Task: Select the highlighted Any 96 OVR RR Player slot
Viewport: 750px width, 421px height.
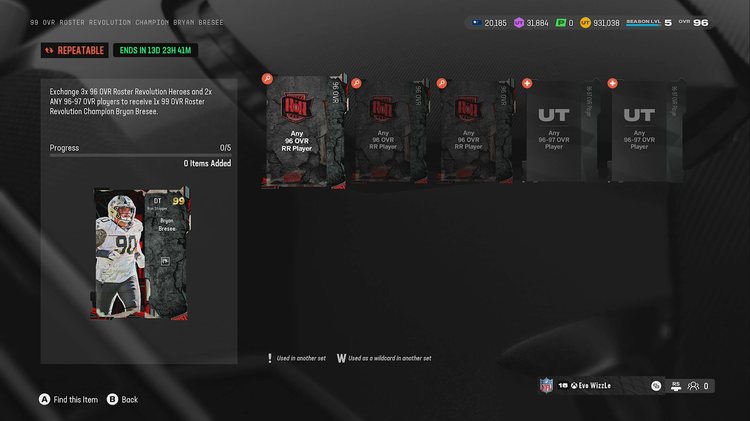Action: click(303, 132)
